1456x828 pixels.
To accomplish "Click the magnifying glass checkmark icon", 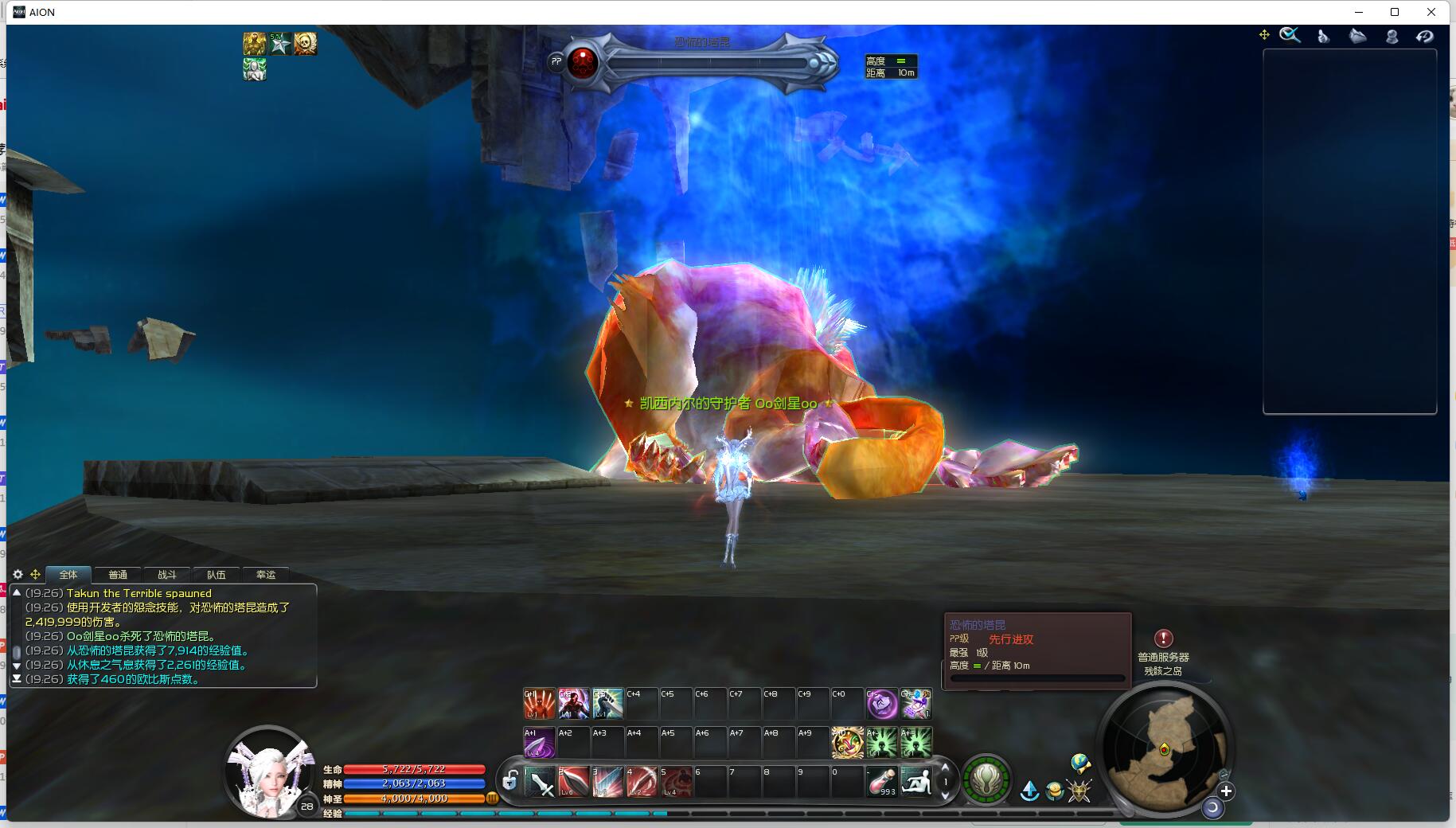I will pos(1290,35).
